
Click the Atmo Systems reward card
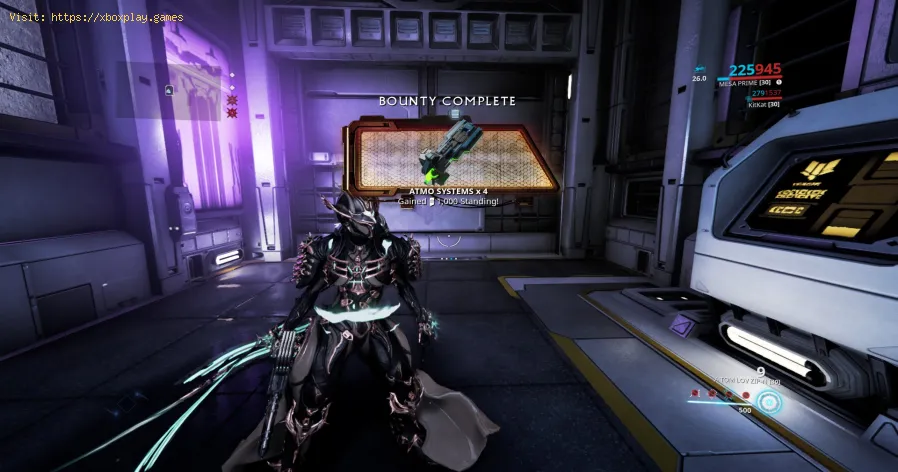pyautogui.click(x=453, y=157)
